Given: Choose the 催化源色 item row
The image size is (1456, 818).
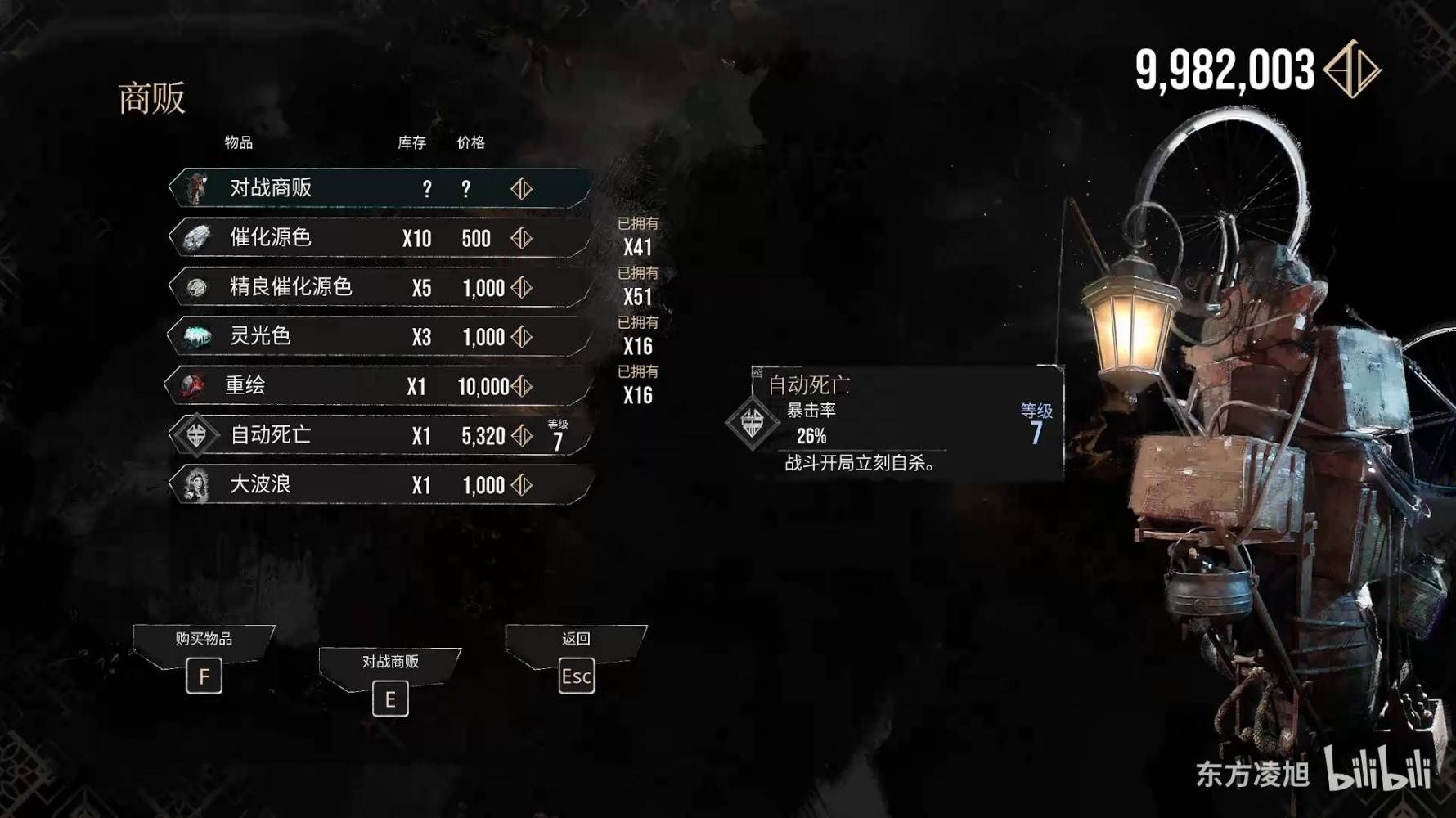Looking at the screenshot, I should point(380,238).
